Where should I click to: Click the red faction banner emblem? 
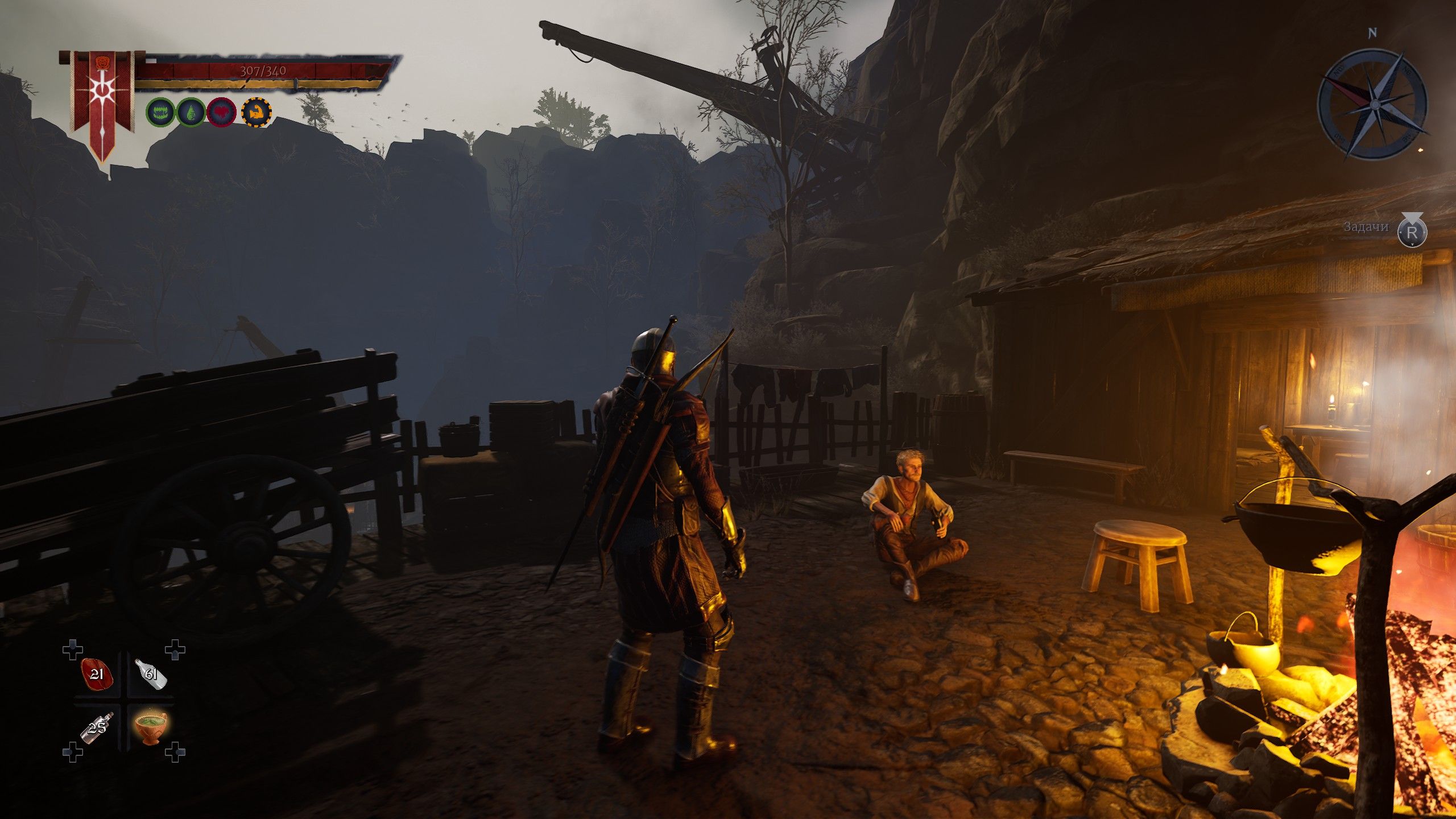click(x=102, y=100)
